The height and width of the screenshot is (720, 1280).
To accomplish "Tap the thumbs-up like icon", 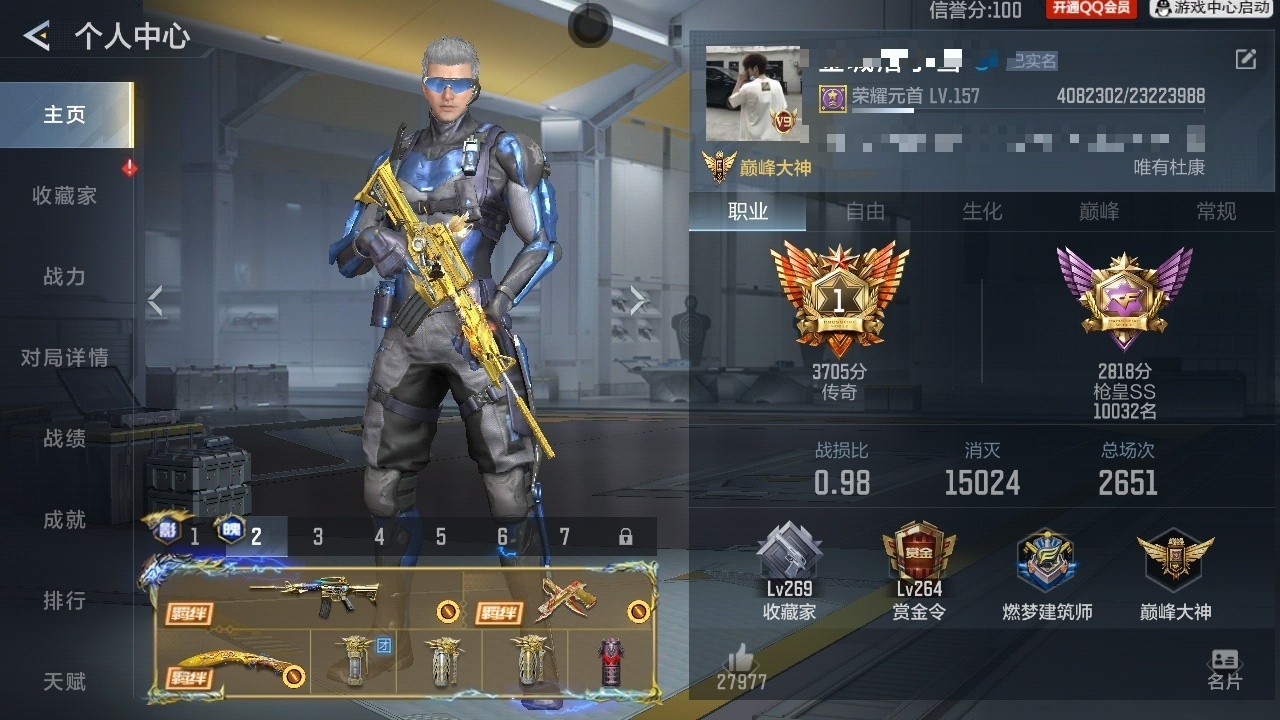I will point(740,658).
